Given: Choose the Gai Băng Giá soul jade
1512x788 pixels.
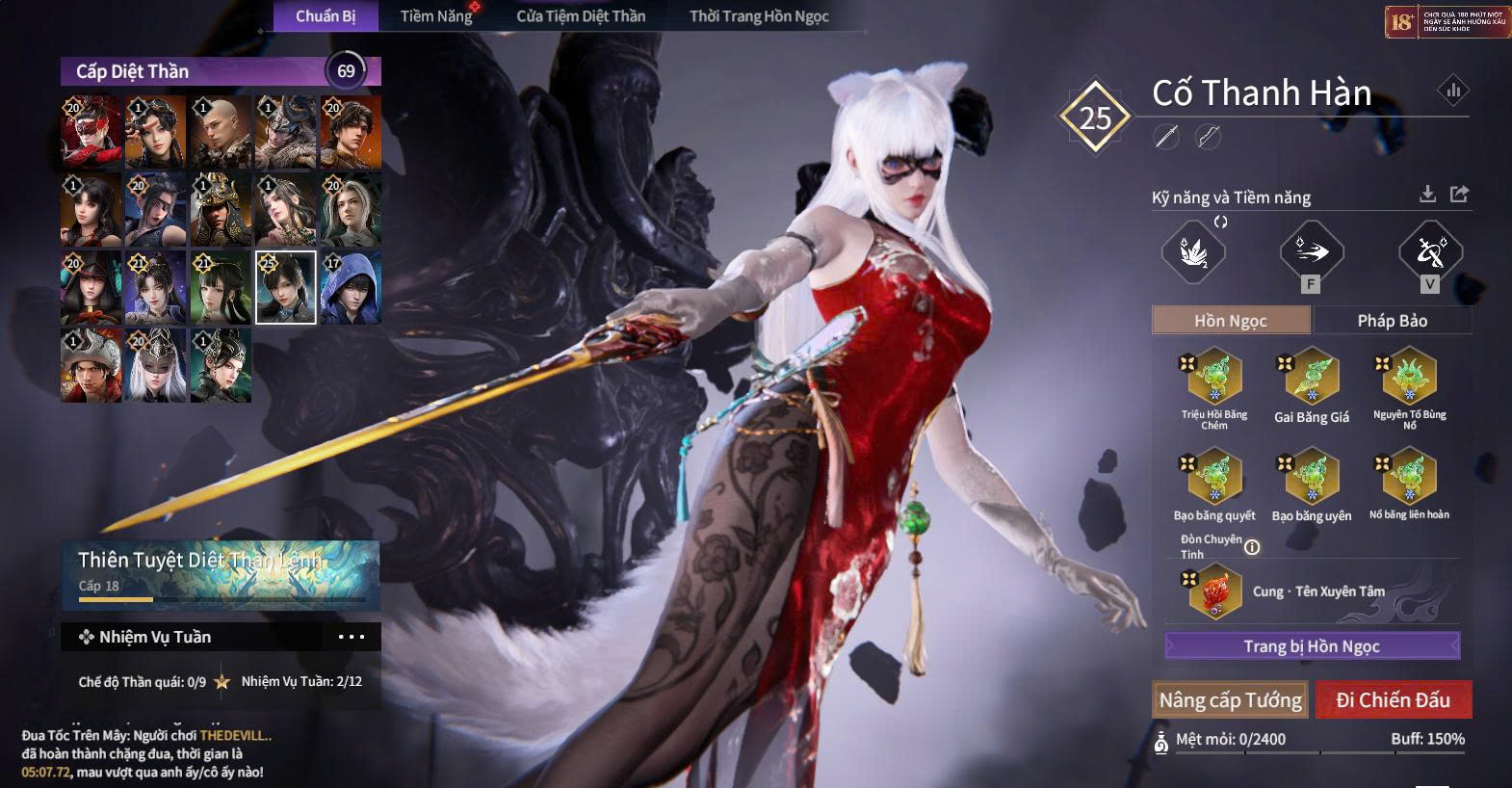Looking at the screenshot, I should pyautogui.click(x=1312, y=378).
